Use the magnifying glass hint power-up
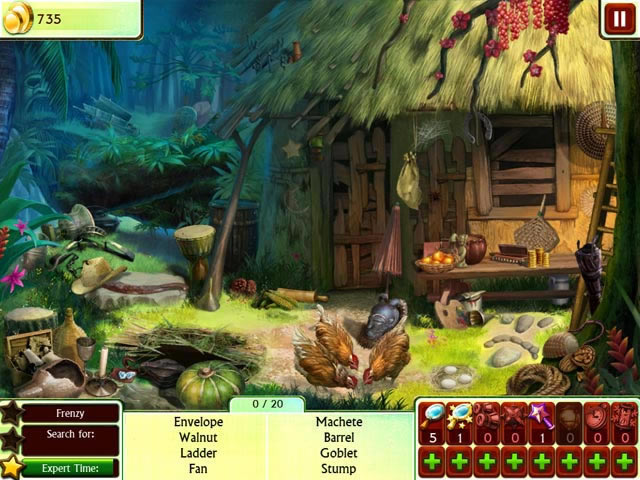 (x=432, y=420)
